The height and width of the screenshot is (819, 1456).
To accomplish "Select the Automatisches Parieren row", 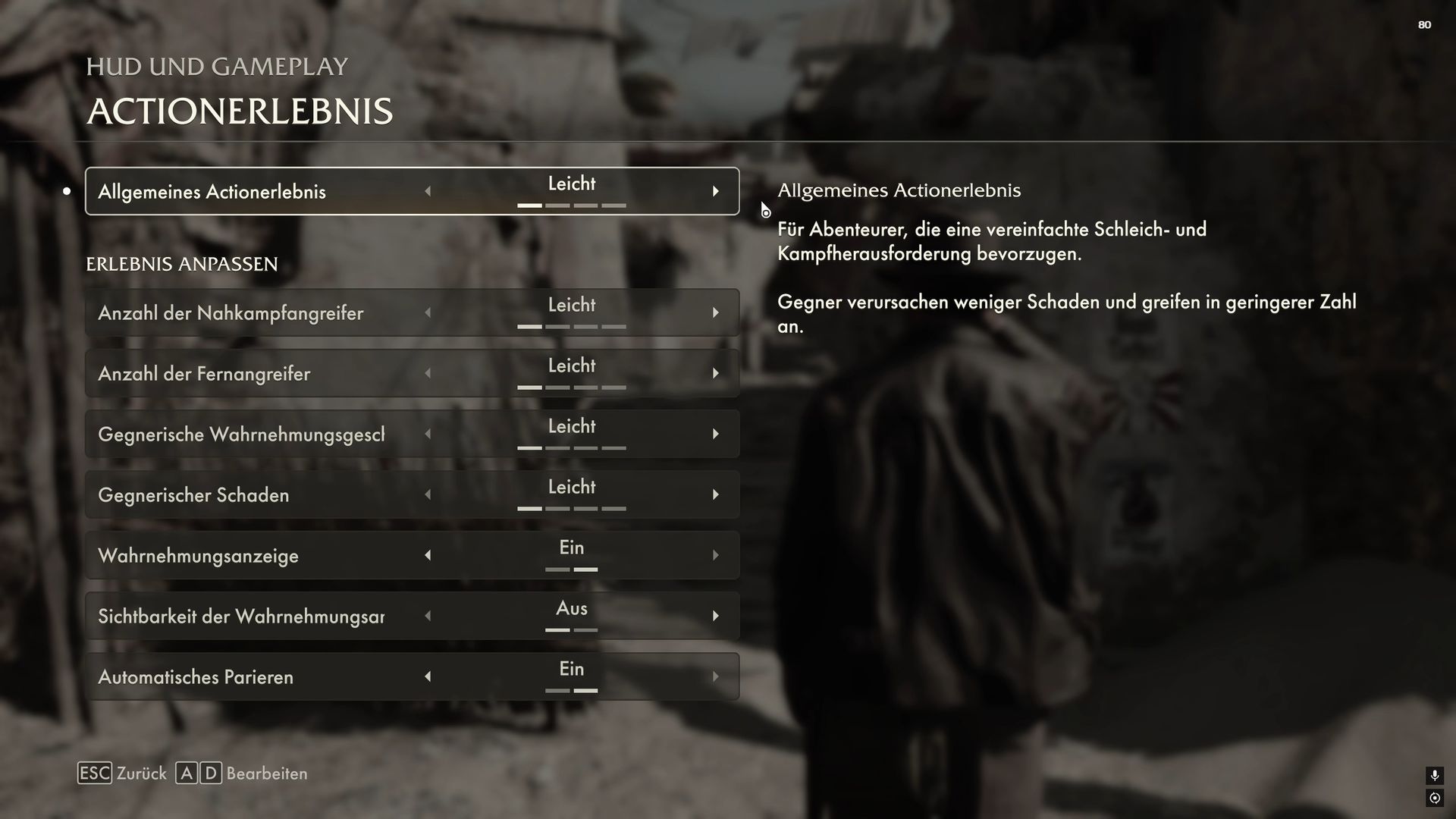I will (195, 677).
